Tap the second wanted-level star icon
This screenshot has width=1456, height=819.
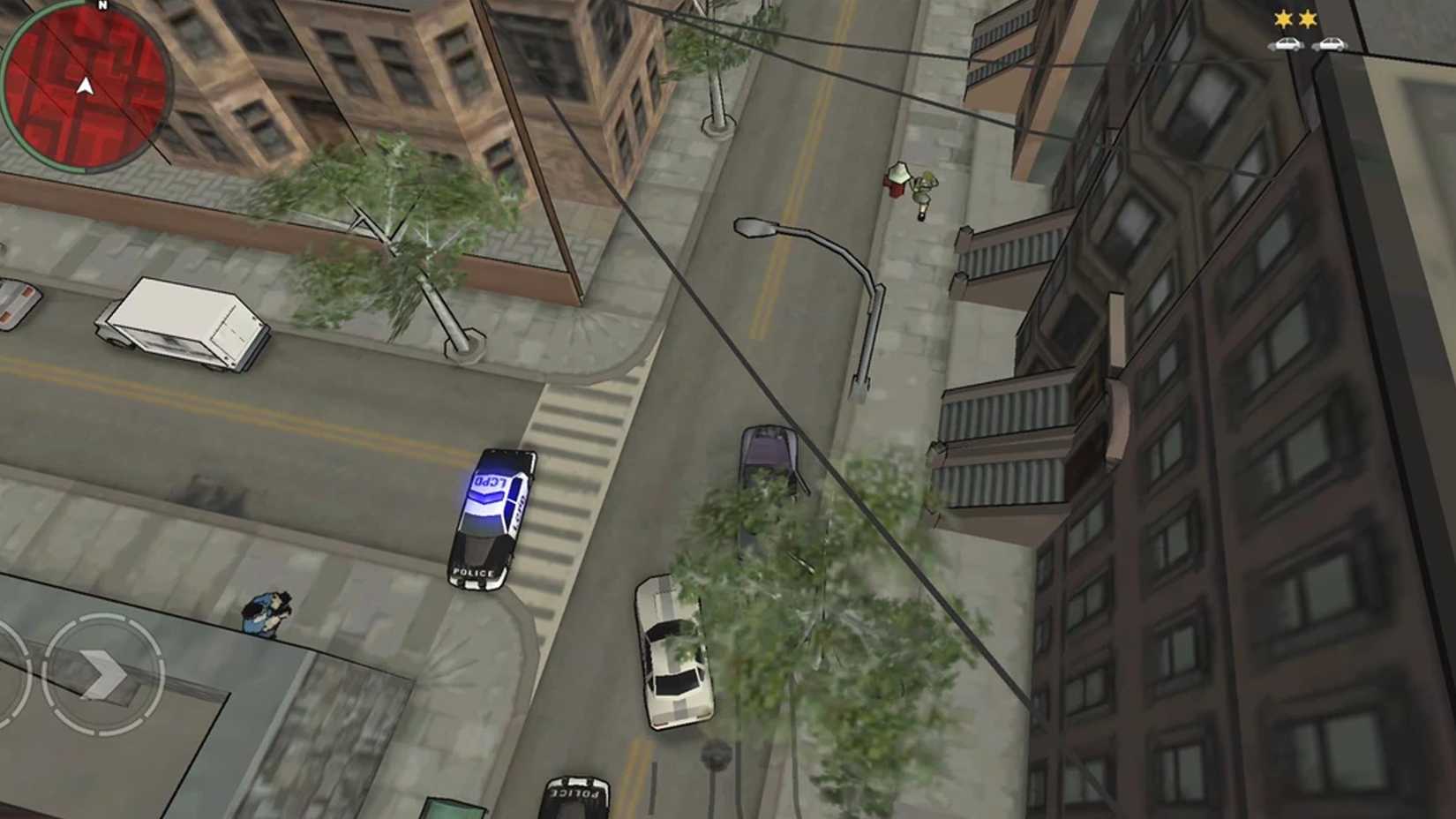(x=1308, y=16)
